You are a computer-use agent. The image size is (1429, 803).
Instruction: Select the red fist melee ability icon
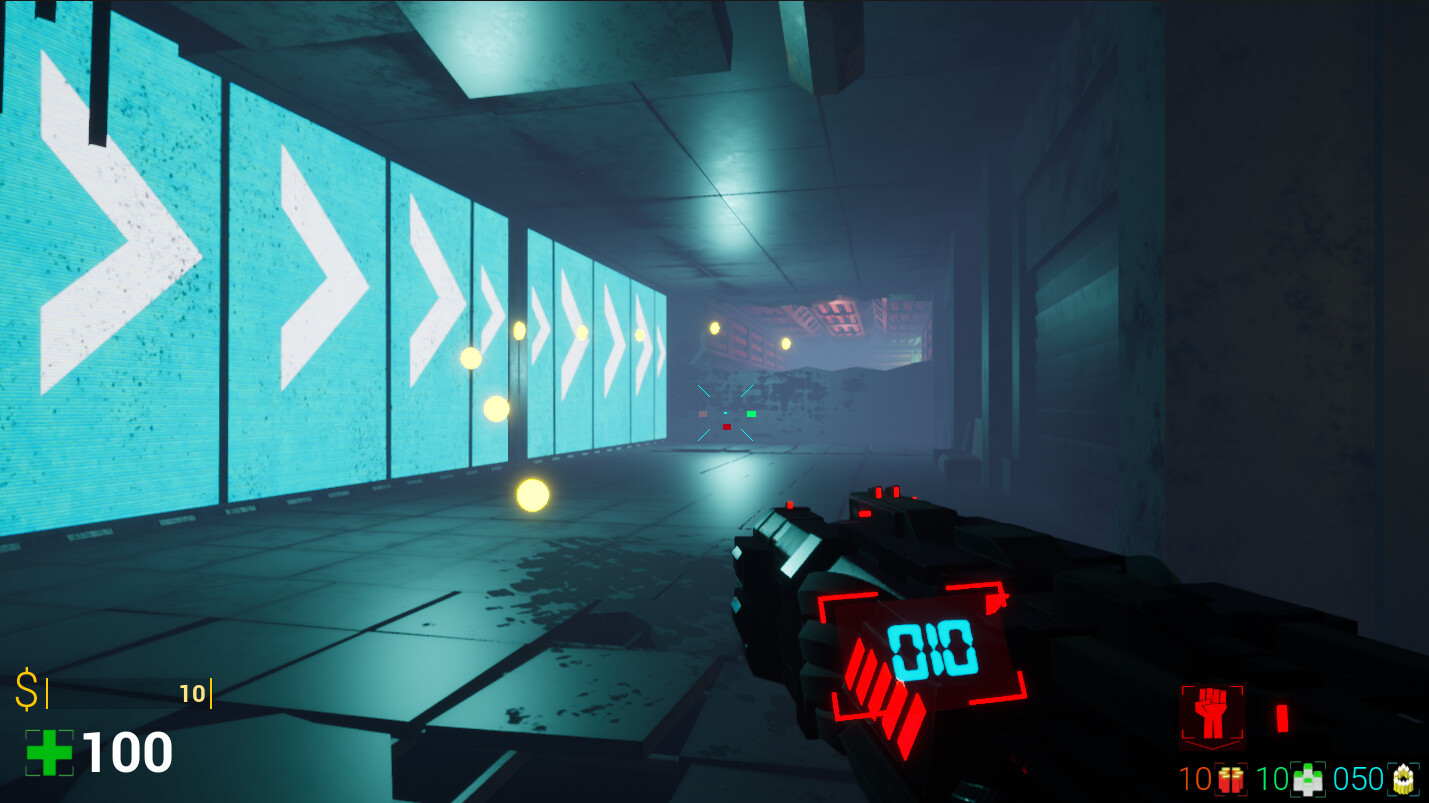(x=1213, y=715)
